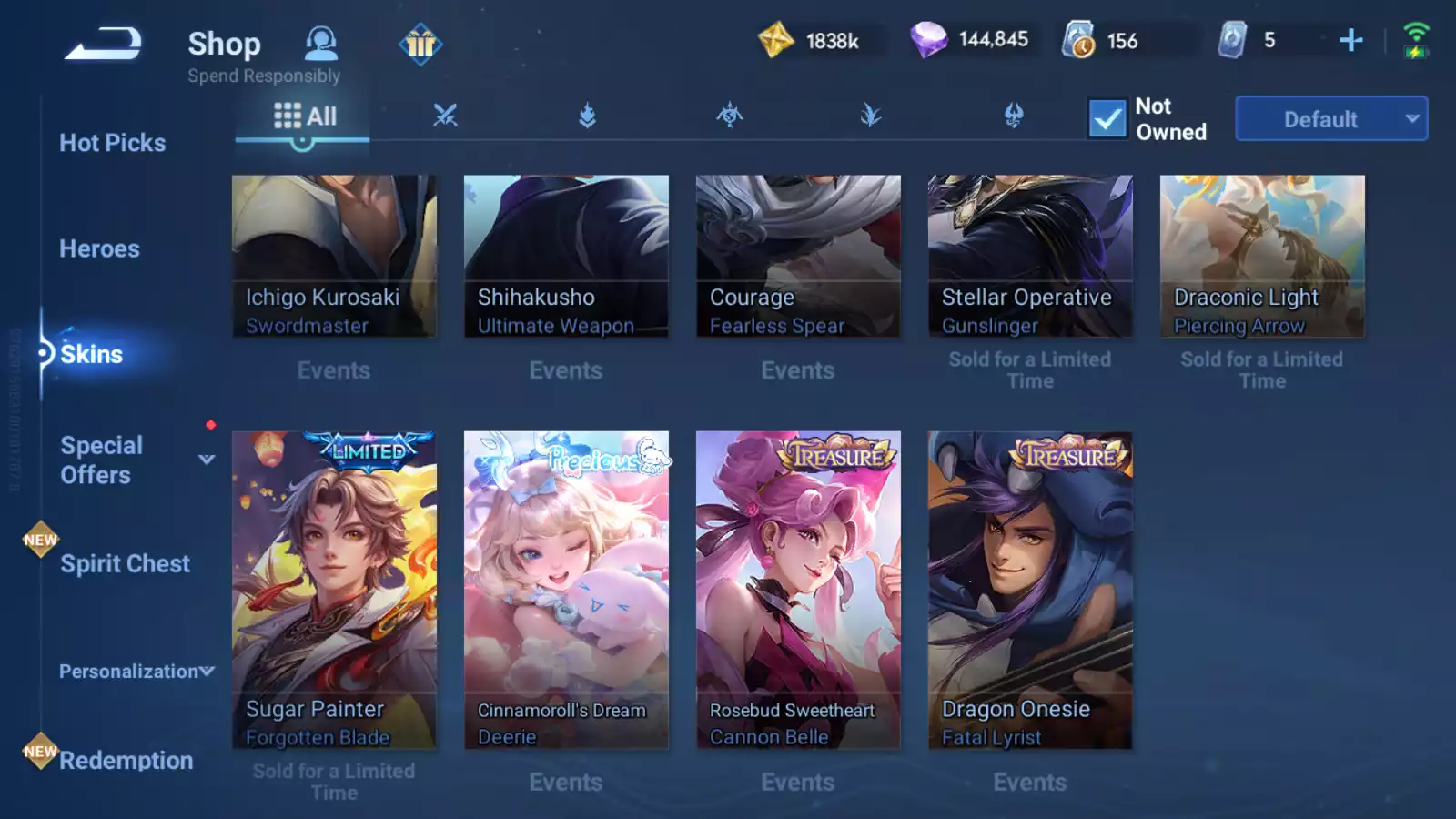Image resolution: width=1456 pixels, height=819 pixels.
Task: Select the Sugar Painter limited skin
Action: pyautogui.click(x=334, y=590)
